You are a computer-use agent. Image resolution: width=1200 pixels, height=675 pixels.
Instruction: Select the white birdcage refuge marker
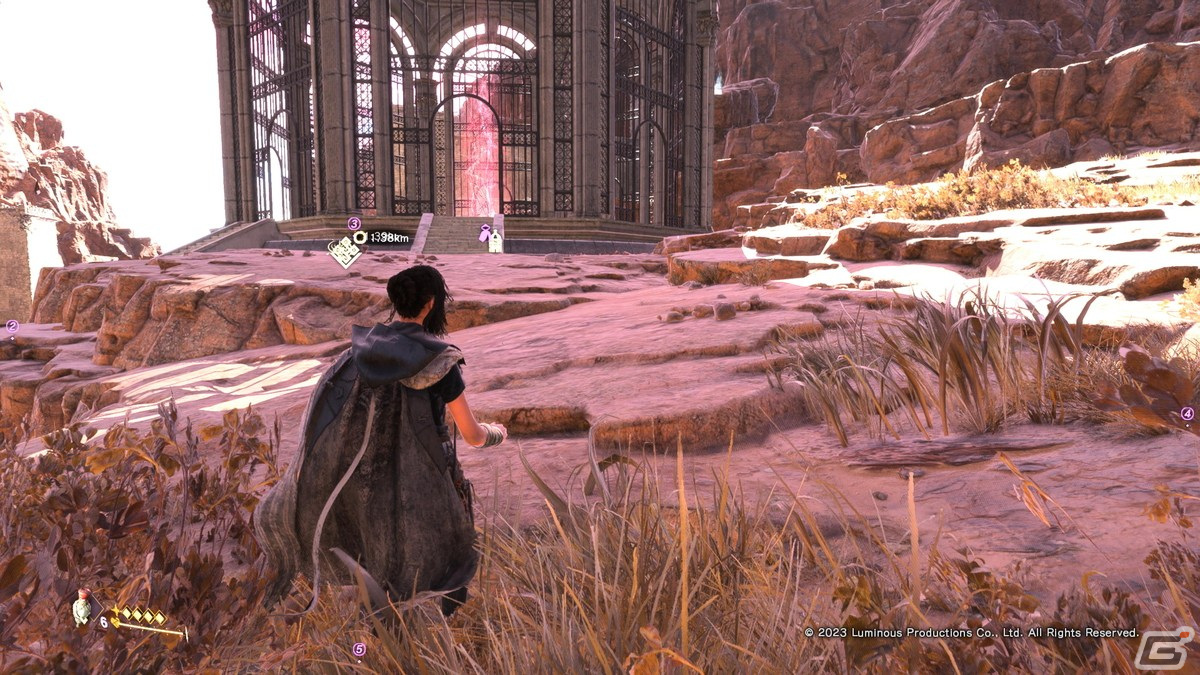click(x=495, y=242)
